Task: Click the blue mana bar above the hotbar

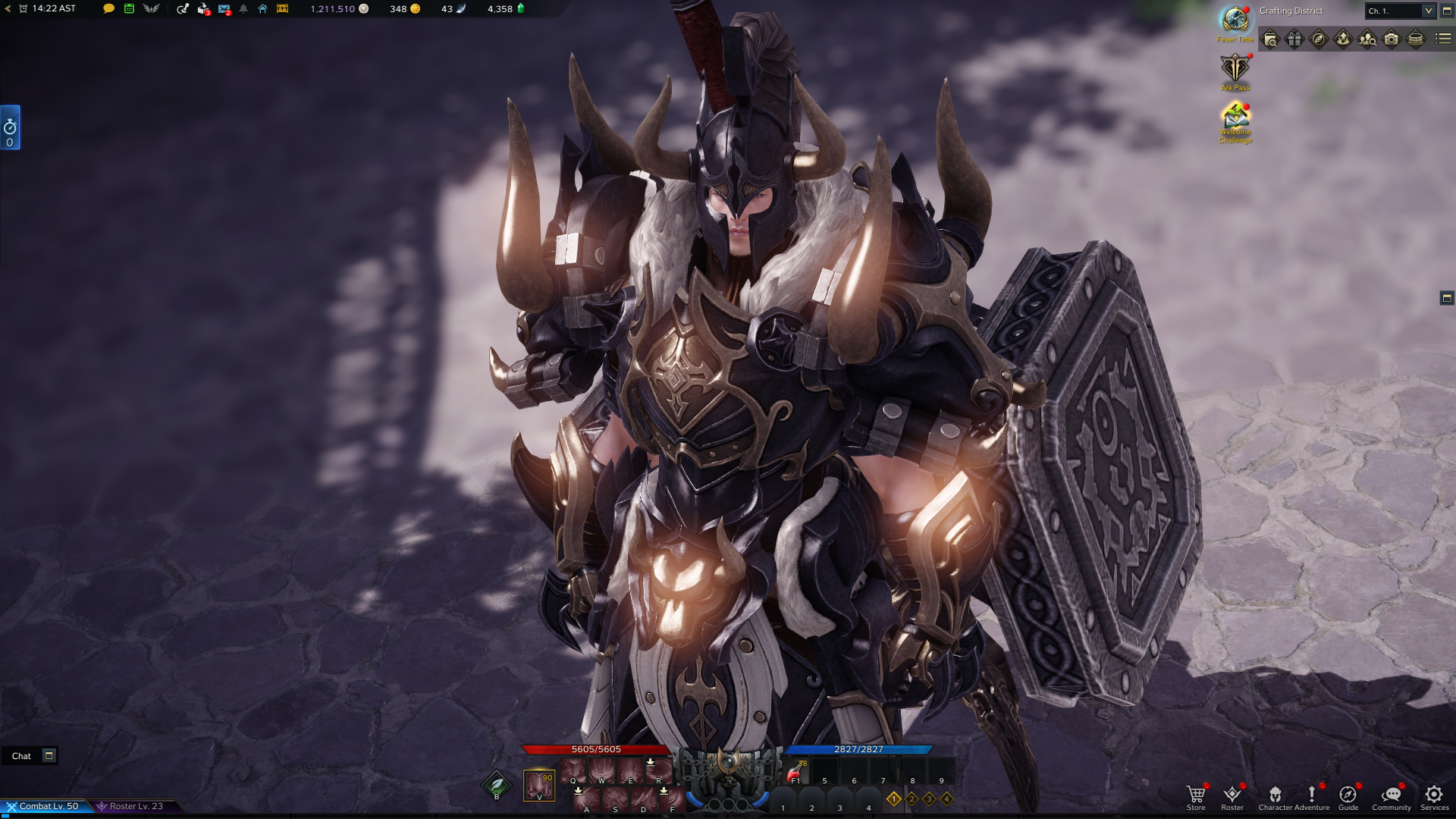Action: 857,749
